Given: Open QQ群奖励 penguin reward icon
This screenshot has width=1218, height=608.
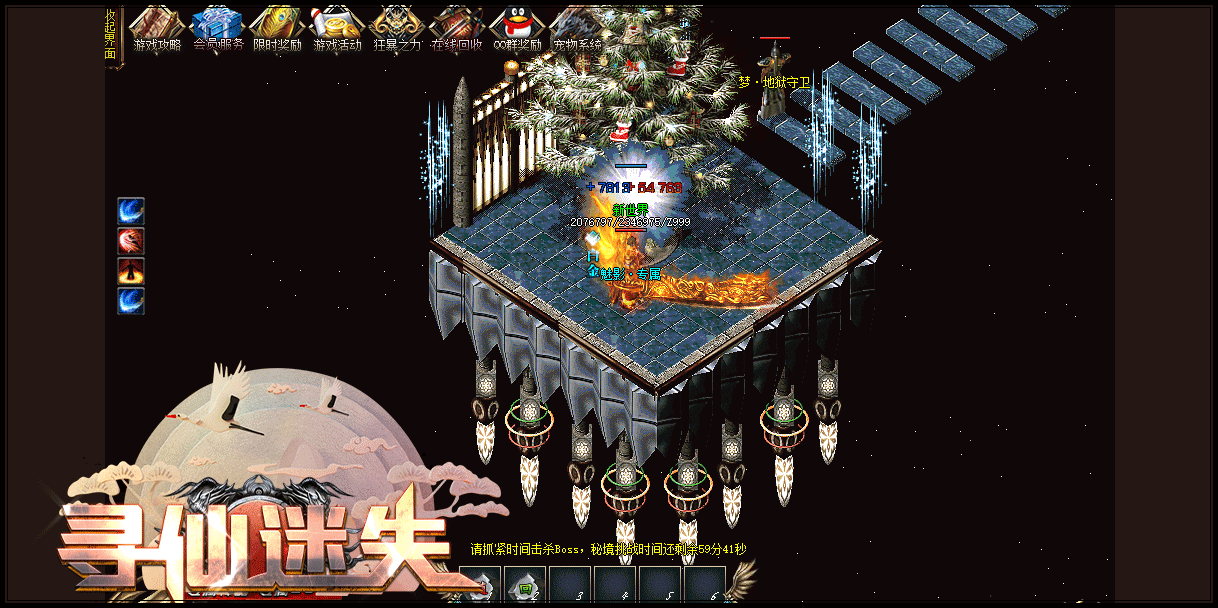Looking at the screenshot, I should point(517,30).
